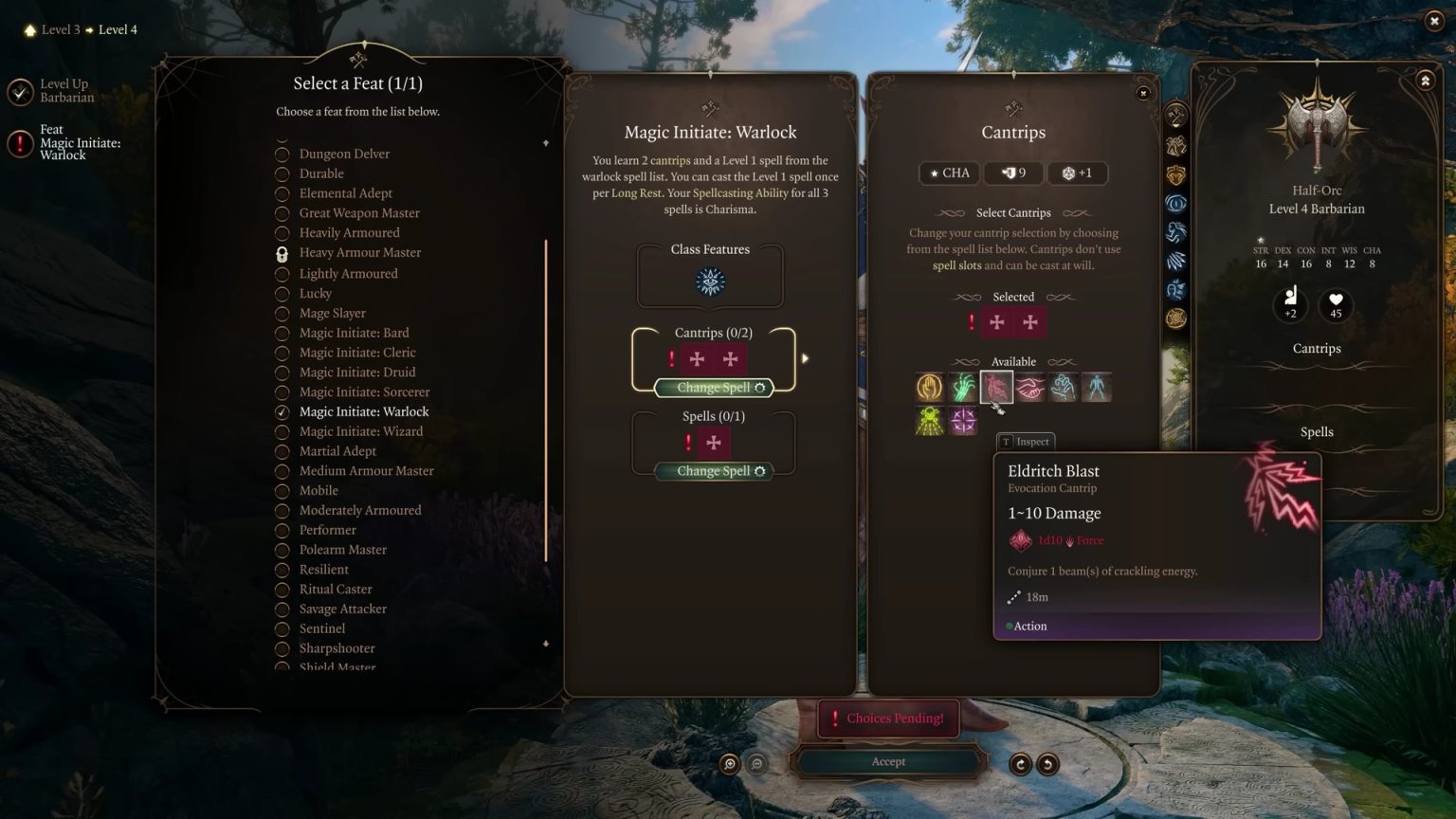Select the Bone Chill green claw cantrip
Image resolution: width=1456 pixels, height=819 pixels.
coord(963,387)
